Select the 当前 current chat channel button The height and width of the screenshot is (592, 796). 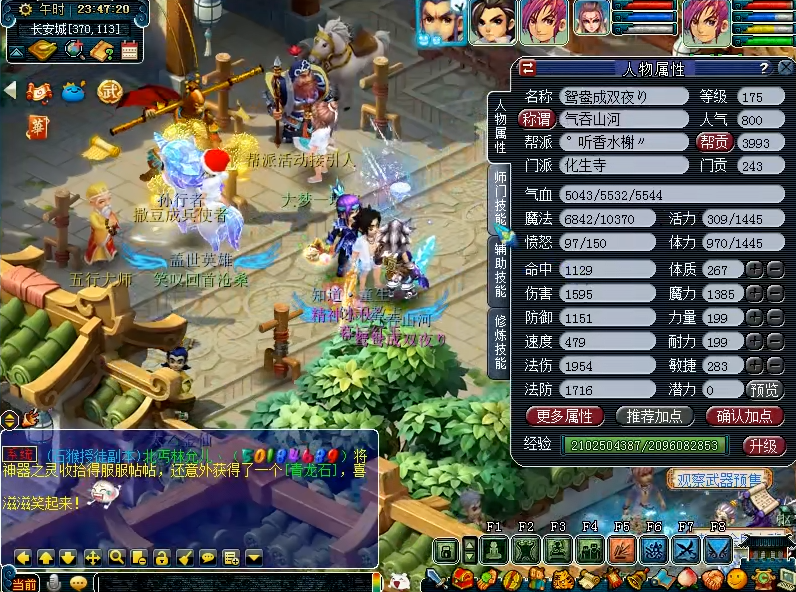pyautogui.click(x=25, y=583)
